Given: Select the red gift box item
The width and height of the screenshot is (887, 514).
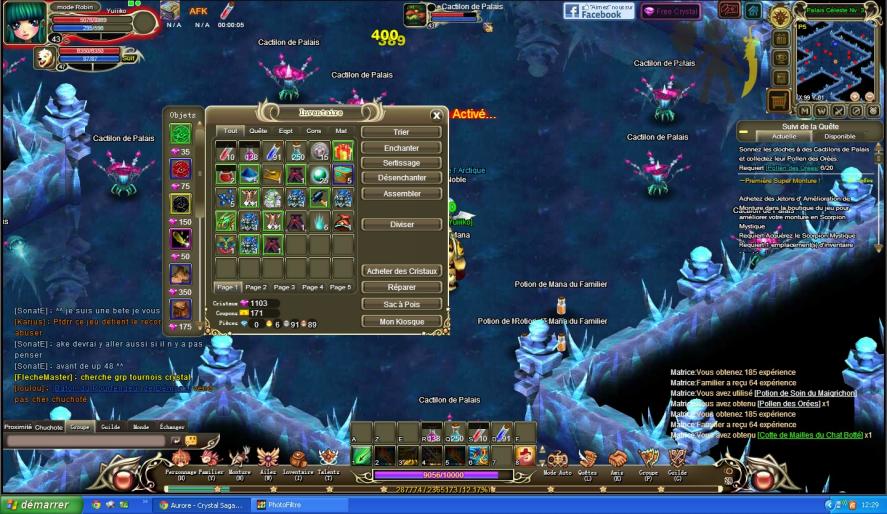Looking at the screenshot, I should [x=343, y=151].
